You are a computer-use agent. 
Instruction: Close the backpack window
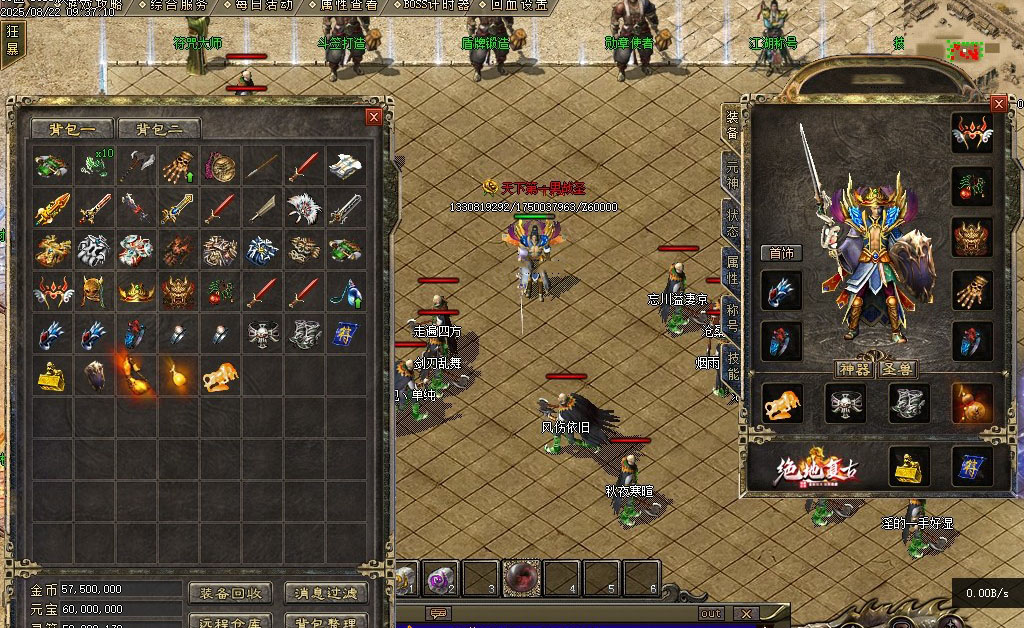pos(374,116)
